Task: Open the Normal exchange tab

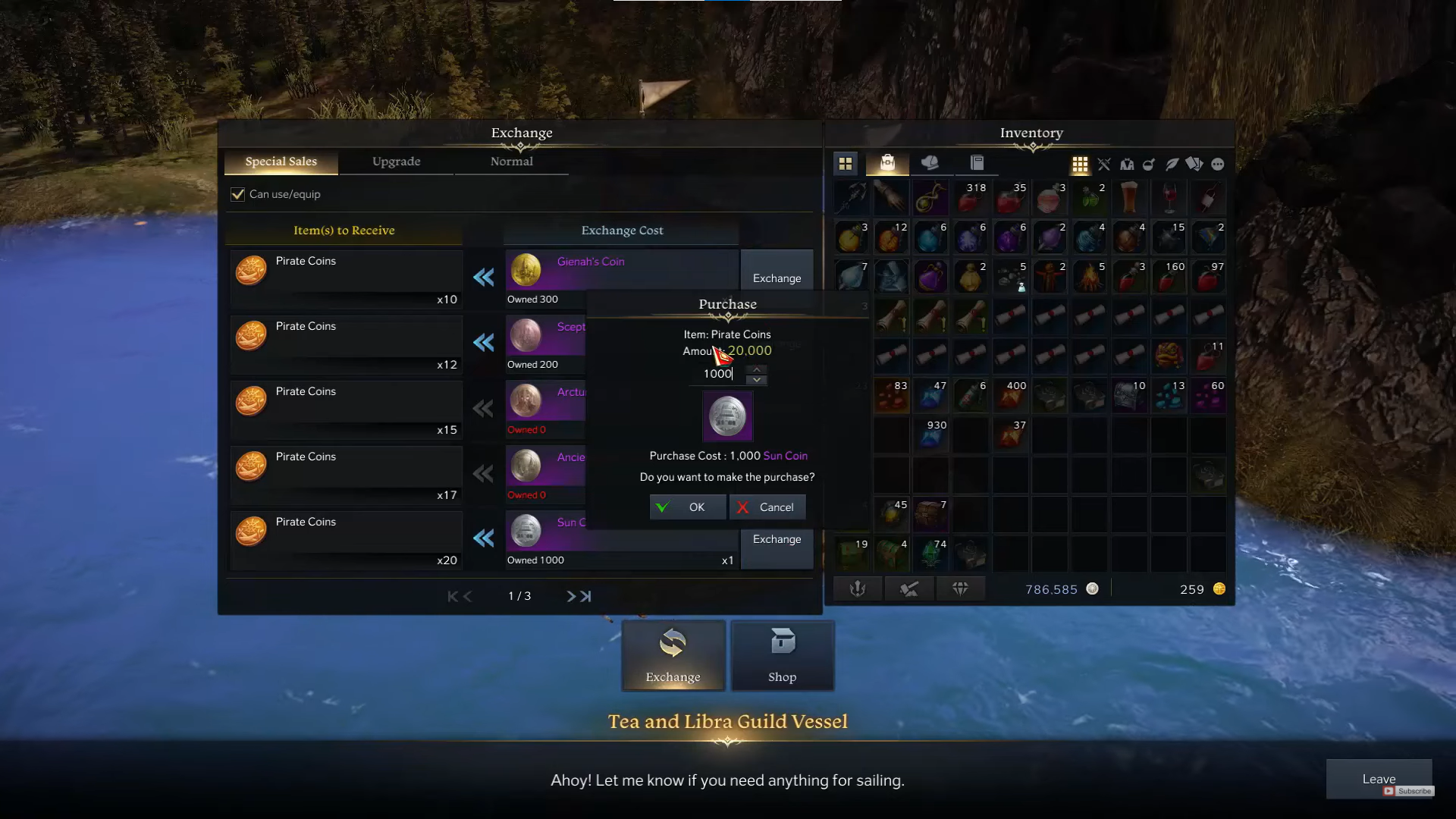Action: tap(511, 162)
